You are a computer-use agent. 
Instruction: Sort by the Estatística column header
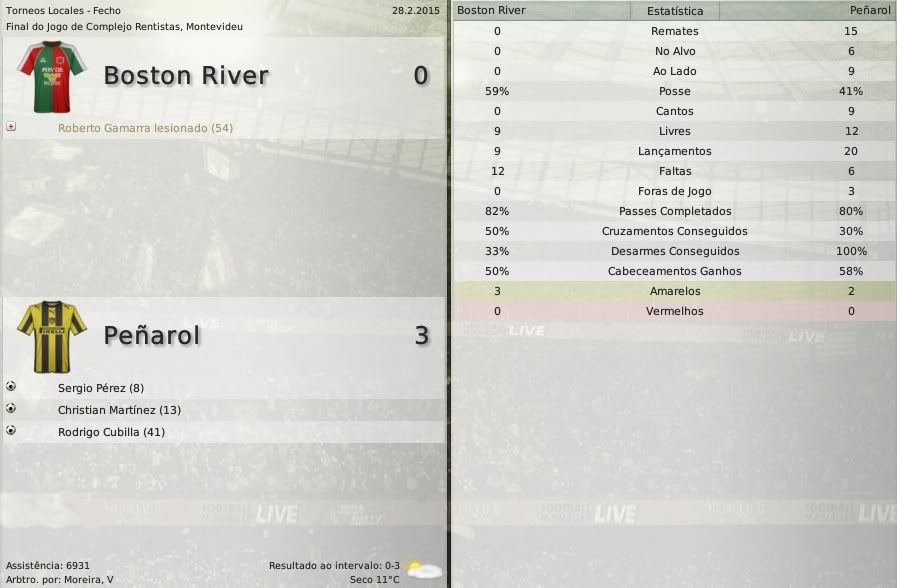coord(675,11)
